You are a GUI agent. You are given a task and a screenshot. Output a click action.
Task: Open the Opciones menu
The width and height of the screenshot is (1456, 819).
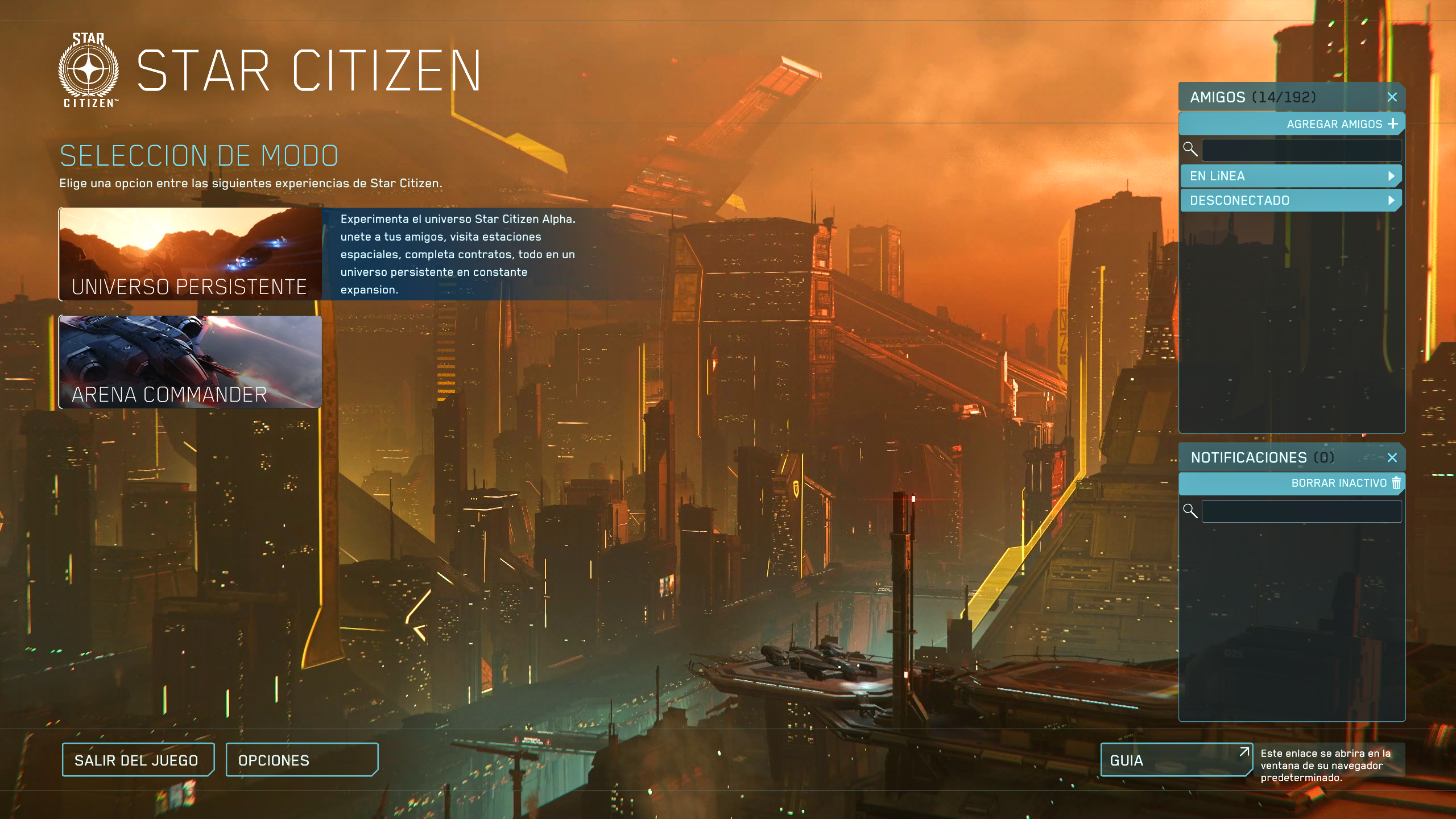pos(301,760)
